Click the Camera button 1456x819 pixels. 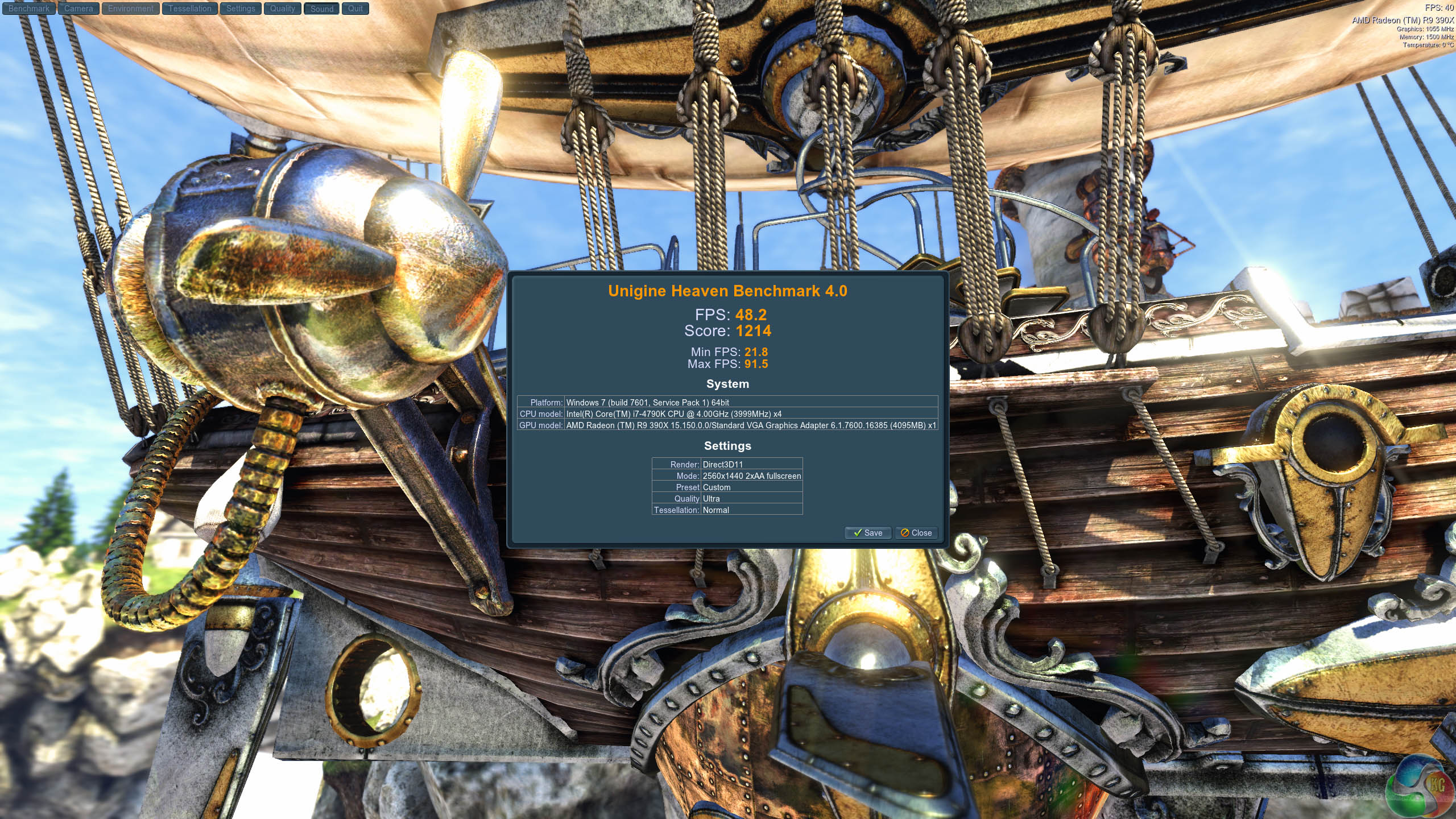(78, 9)
